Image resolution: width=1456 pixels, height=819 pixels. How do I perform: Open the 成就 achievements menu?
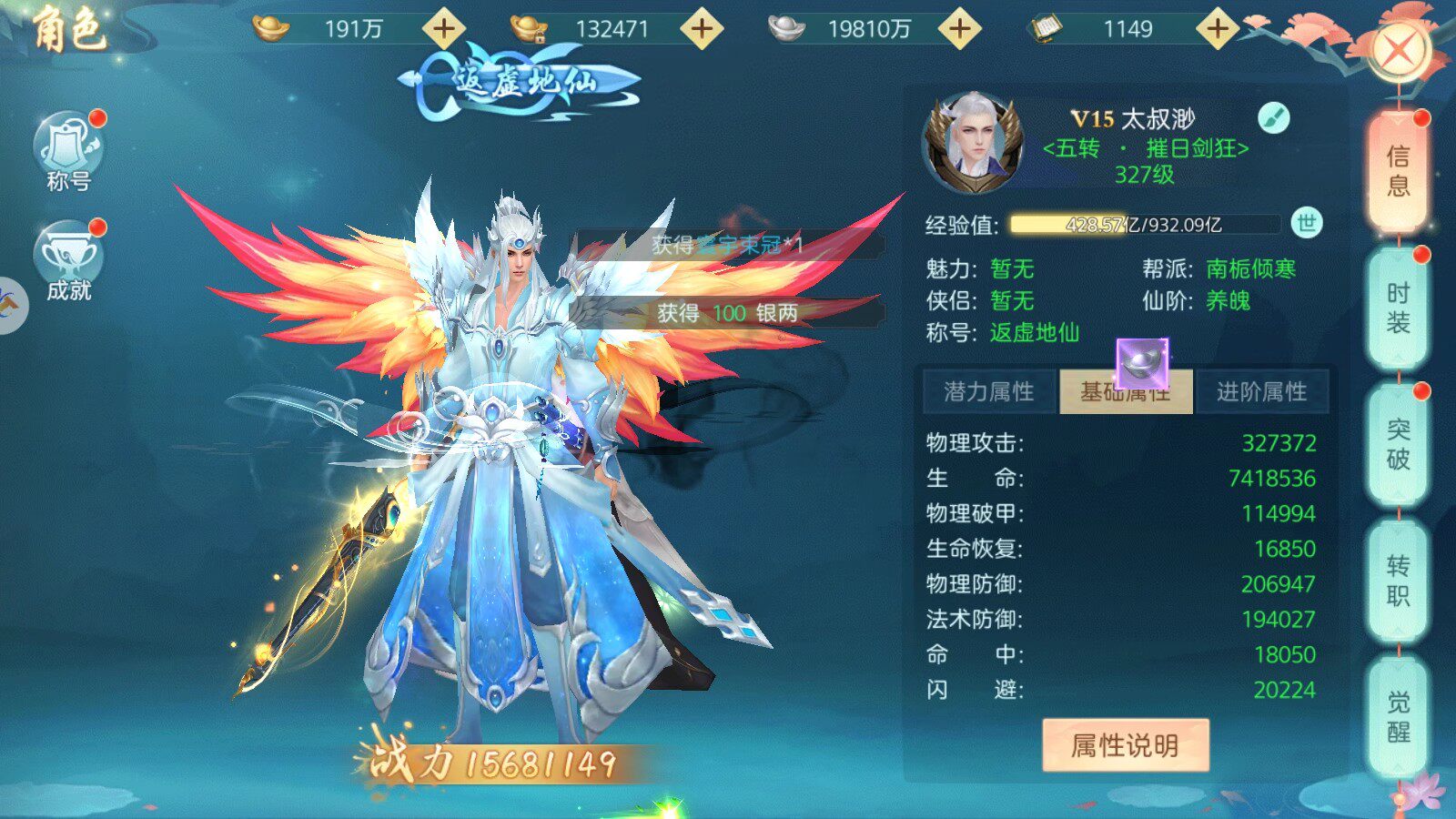point(68,261)
